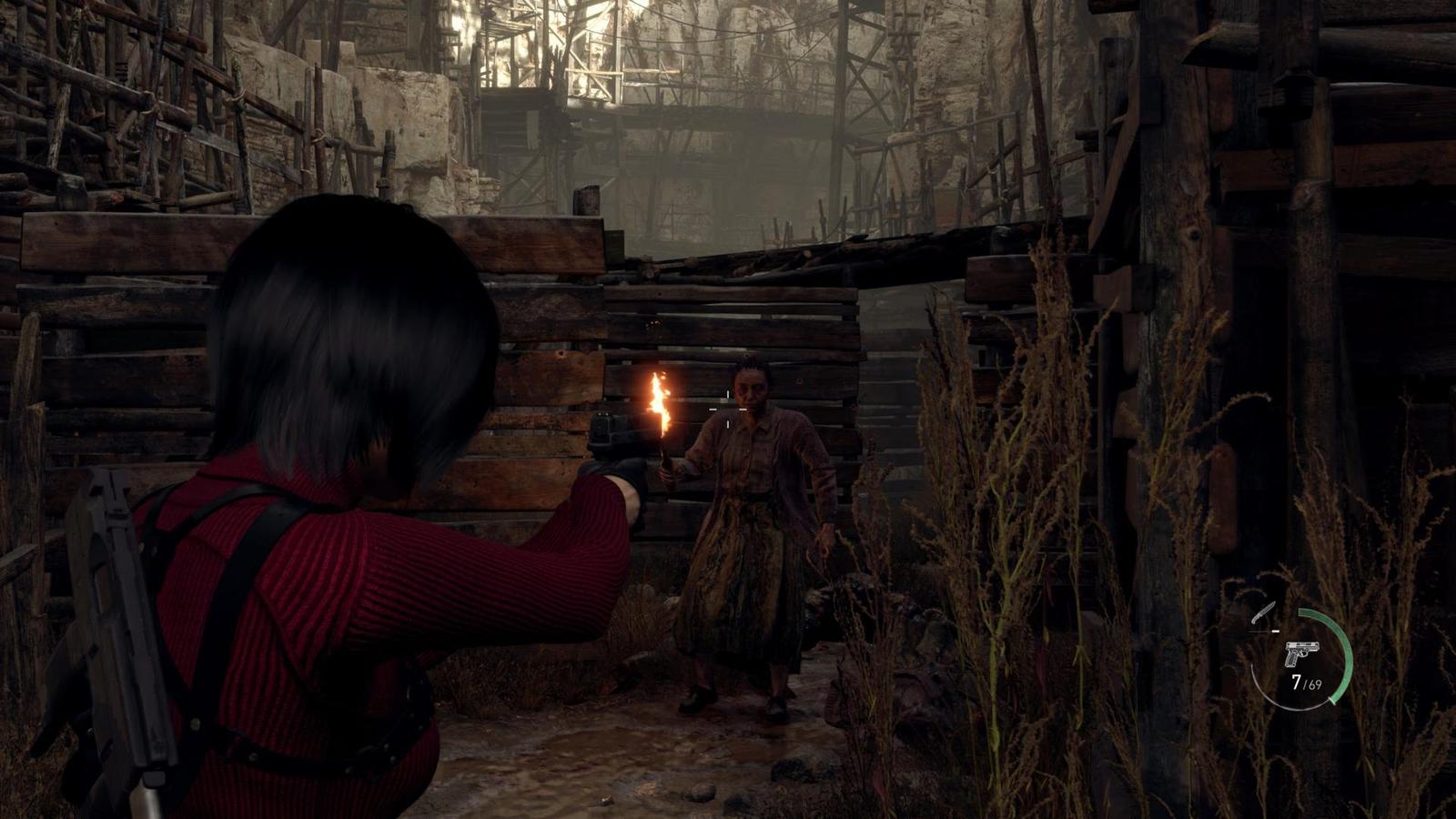Viewport: 1456px width, 819px height.
Task: Click the combat knife icon
Action: (1263, 615)
